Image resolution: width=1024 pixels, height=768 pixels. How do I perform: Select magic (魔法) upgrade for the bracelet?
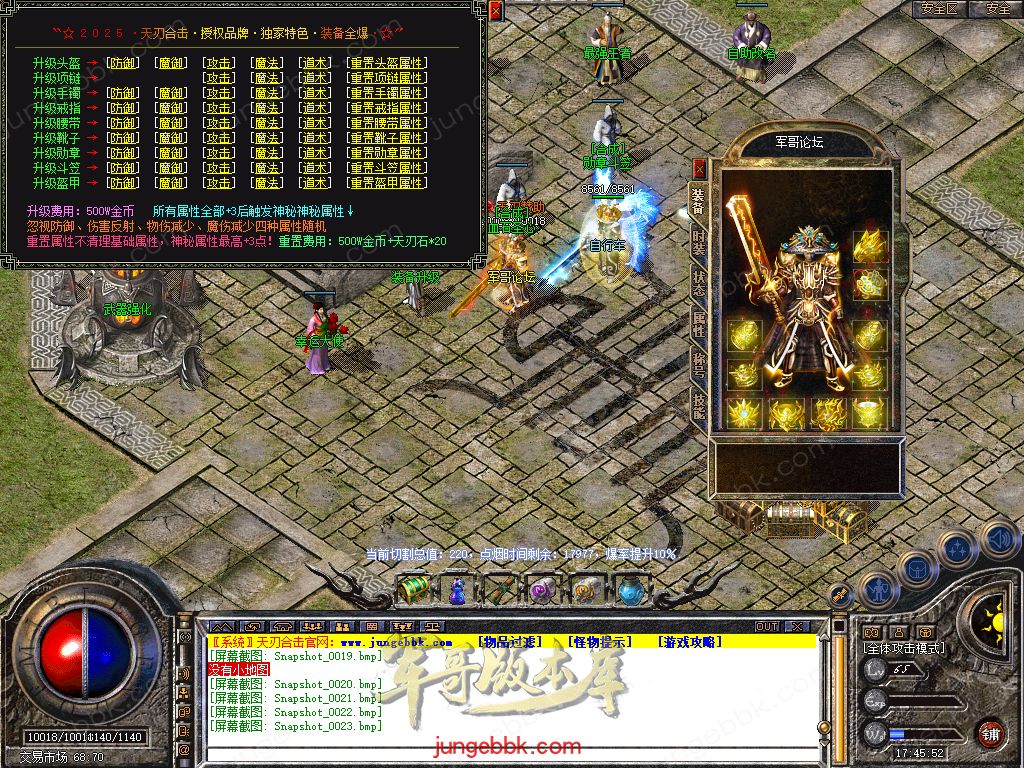266,93
